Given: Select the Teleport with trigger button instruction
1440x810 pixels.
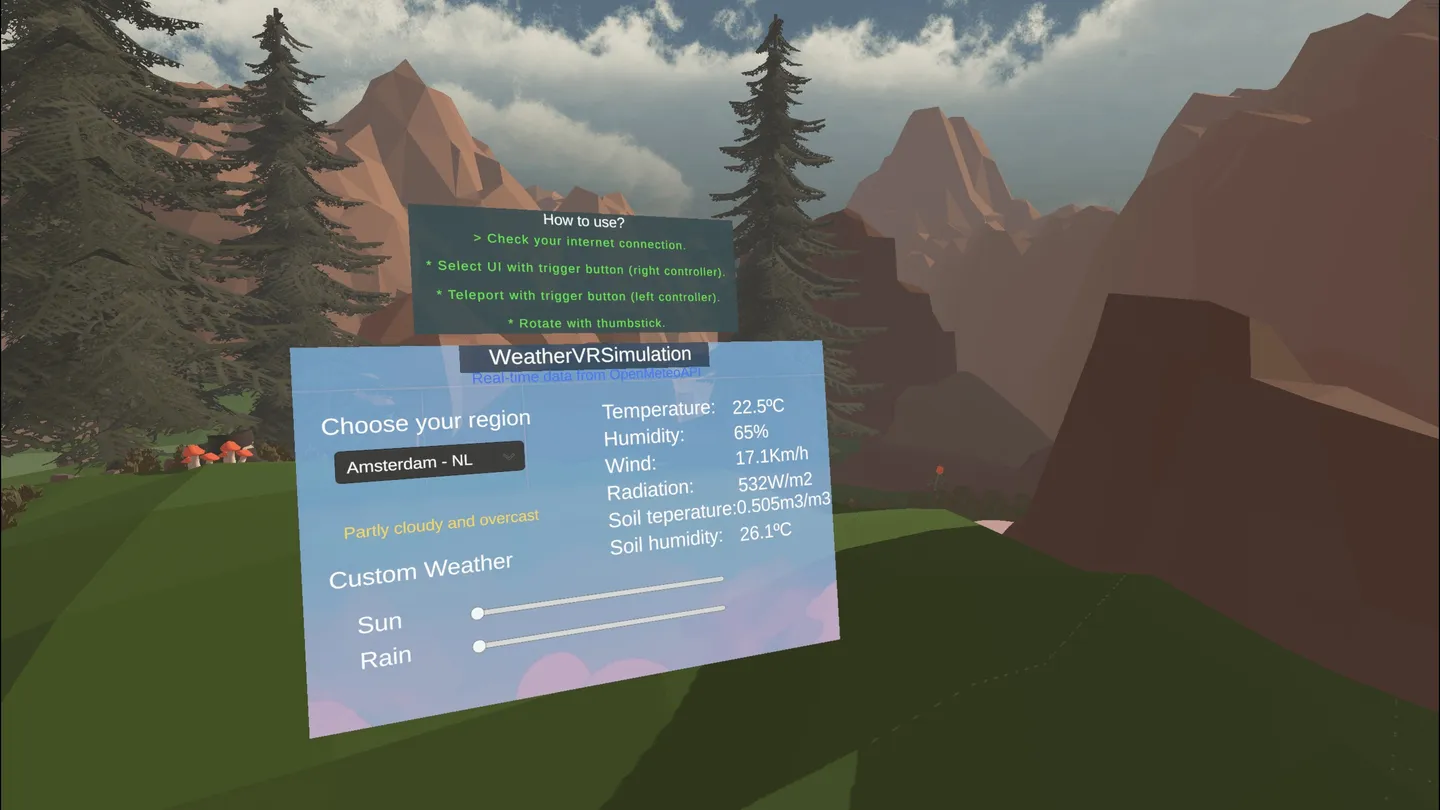Looking at the screenshot, I should 577,296.
